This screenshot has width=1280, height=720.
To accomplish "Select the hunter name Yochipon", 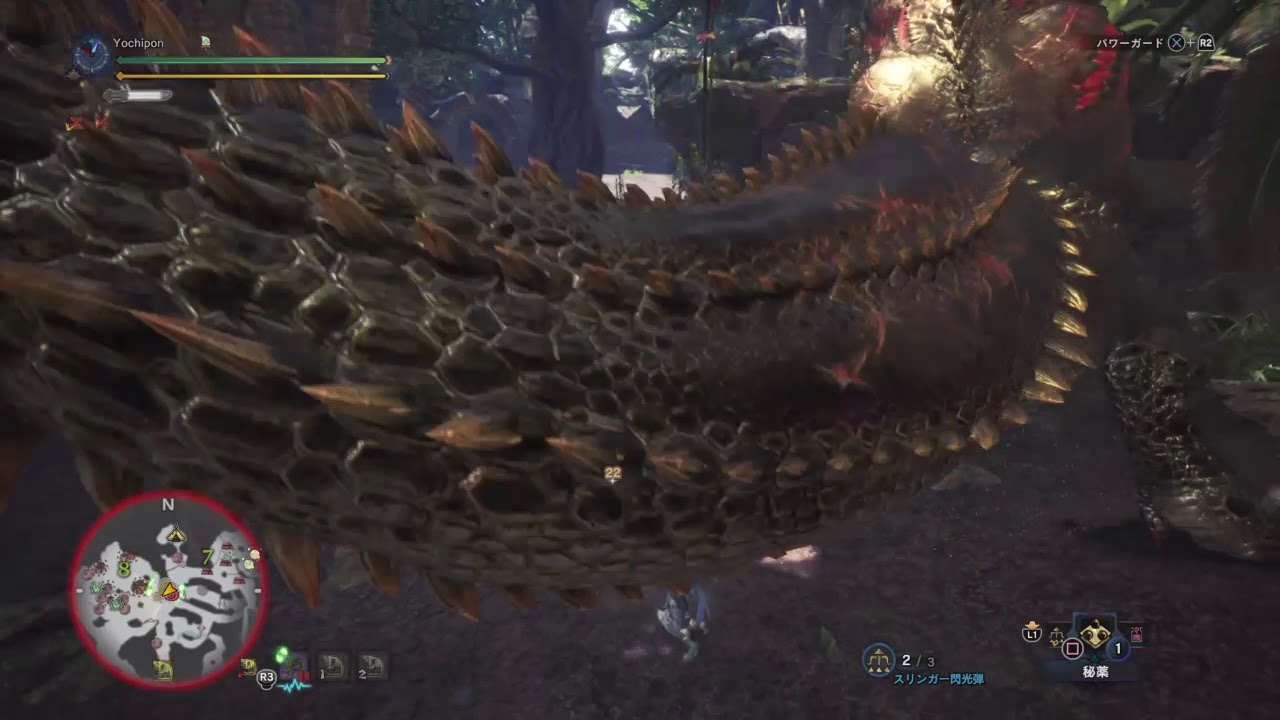I will [140, 43].
